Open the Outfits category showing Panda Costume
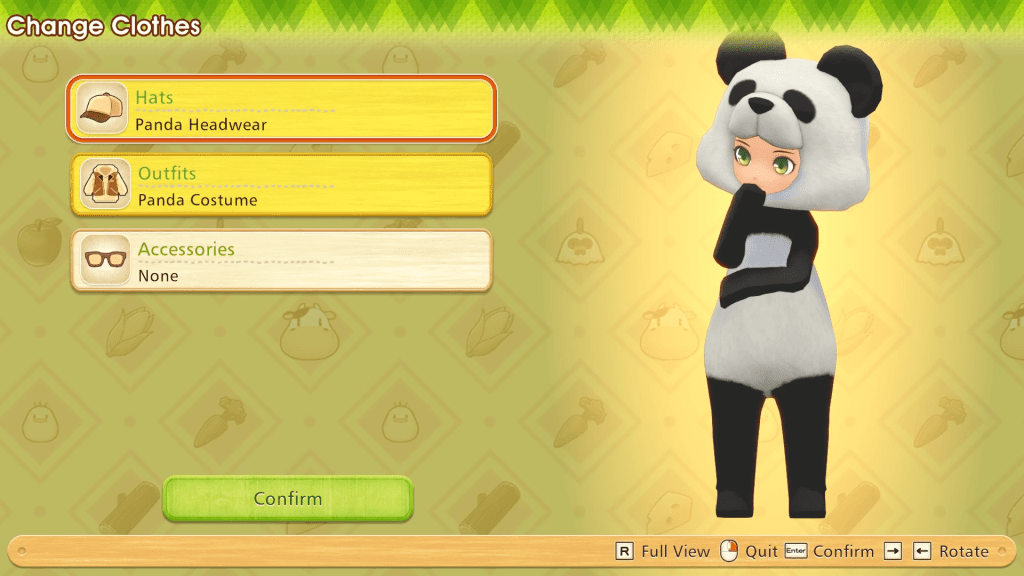The width and height of the screenshot is (1024, 576). coord(281,185)
